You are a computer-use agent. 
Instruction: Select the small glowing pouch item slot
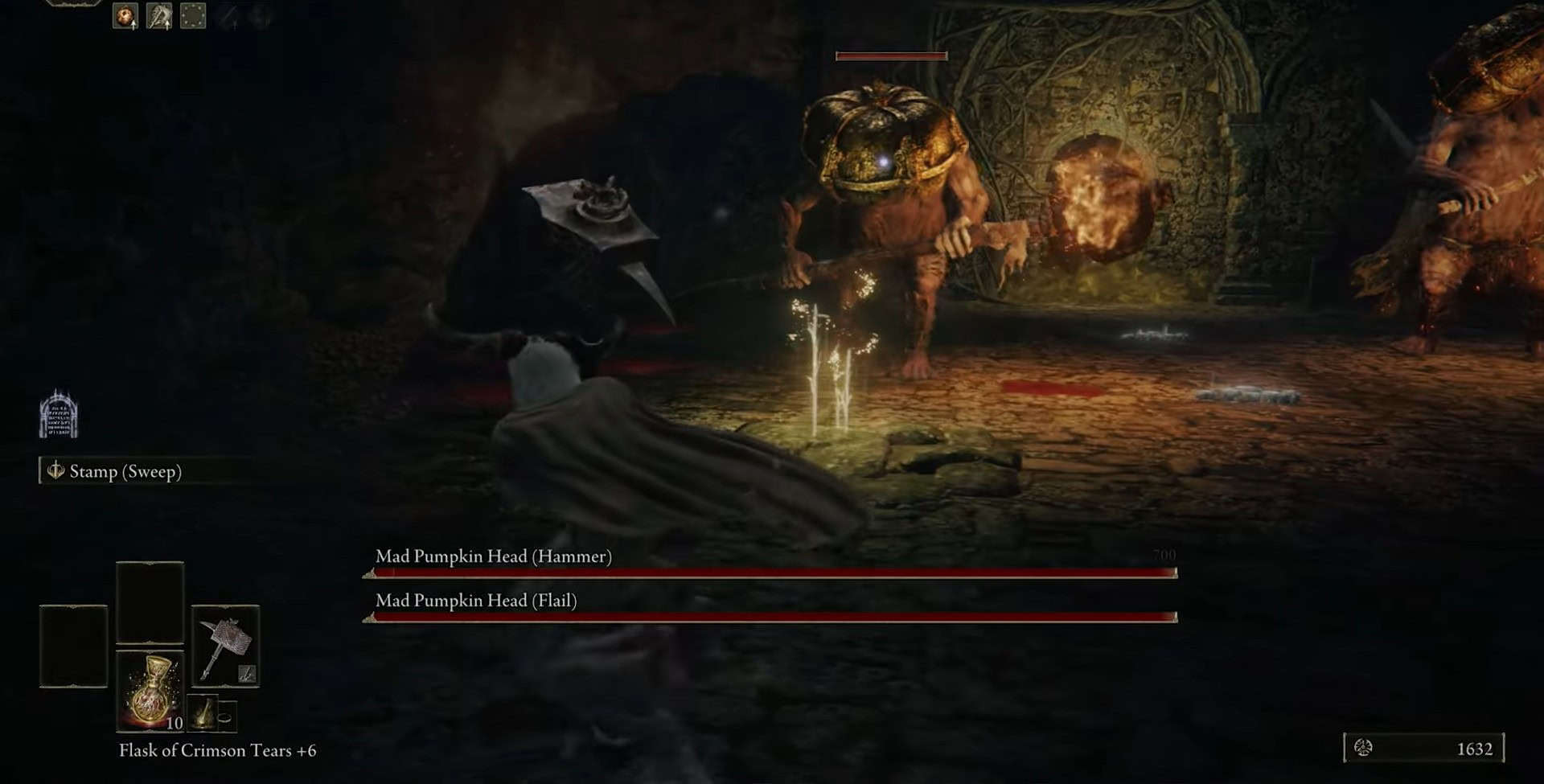coord(203,712)
